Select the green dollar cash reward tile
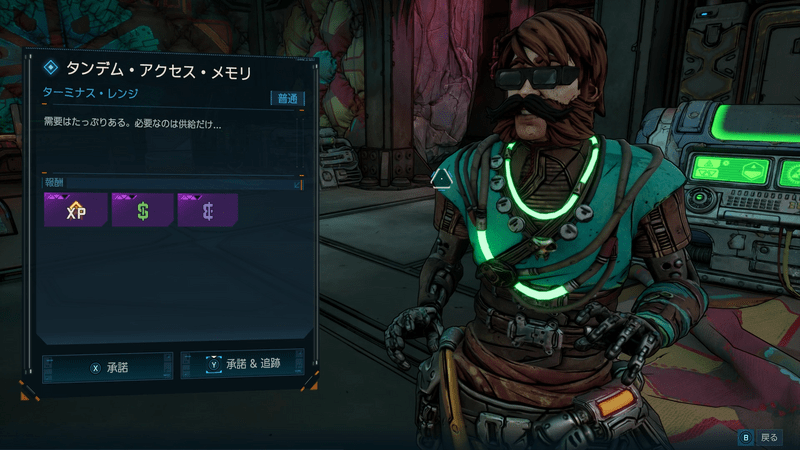This screenshot has width=800, height=450. pos(141,210)
